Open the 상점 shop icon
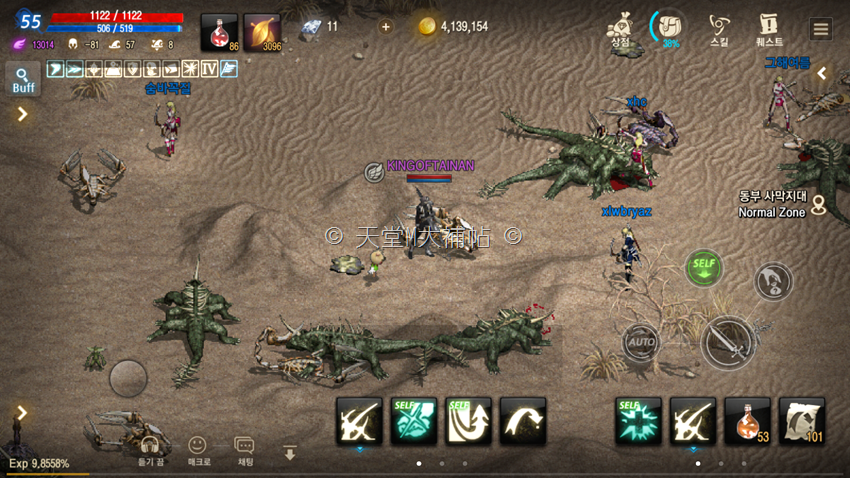 pyautogui.click(x=620, y=29)
